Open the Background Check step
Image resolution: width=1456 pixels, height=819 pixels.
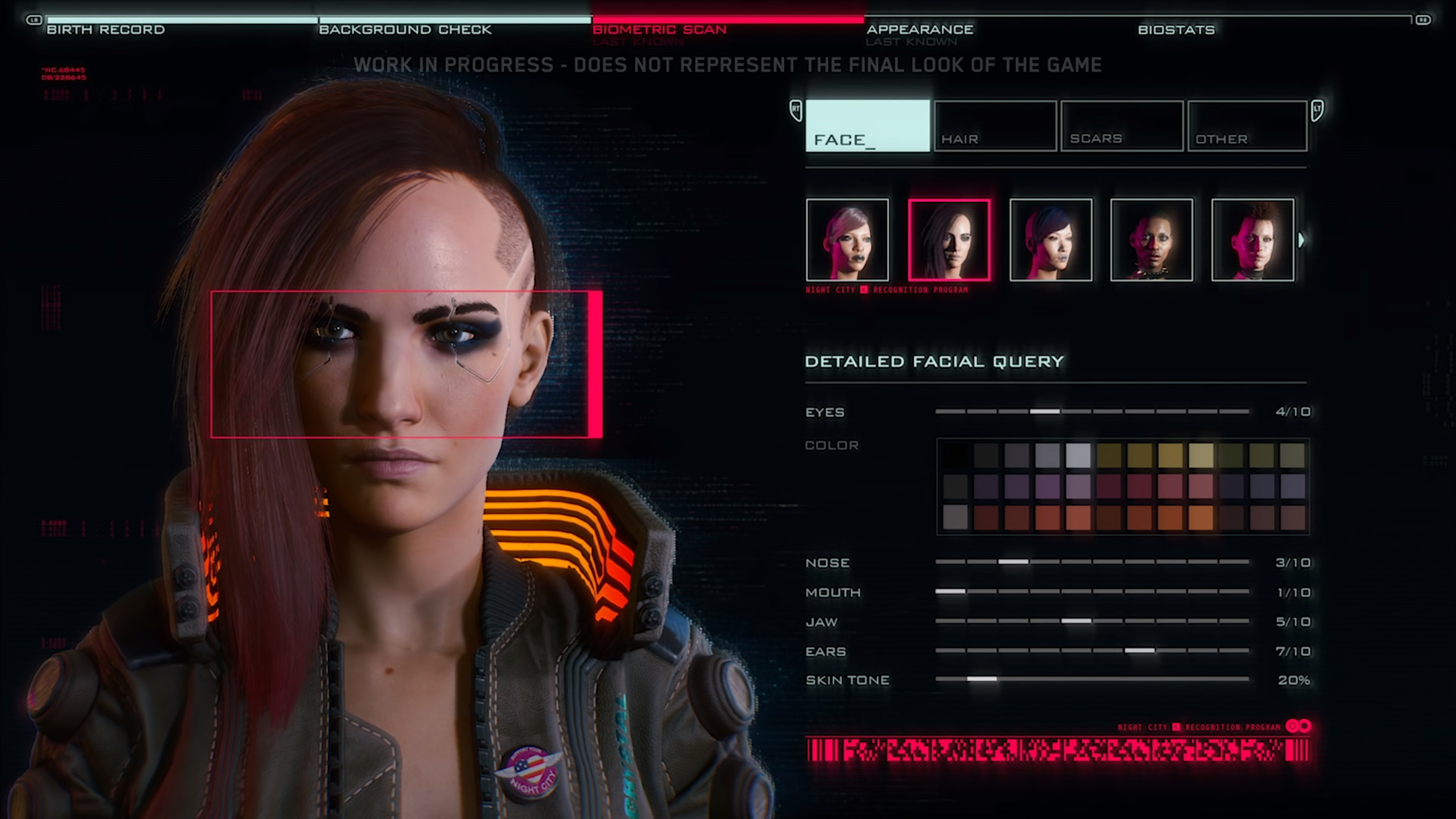[x=405, y=30]
